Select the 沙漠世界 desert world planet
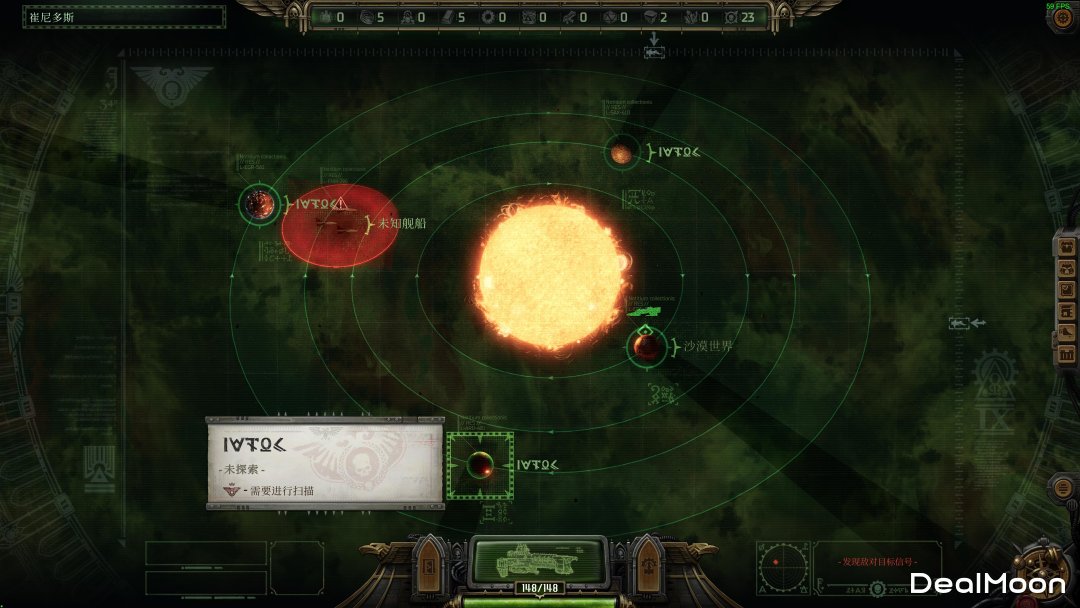Image resolution: width=1080 pixels, height=608 pixels. [647, 347]
